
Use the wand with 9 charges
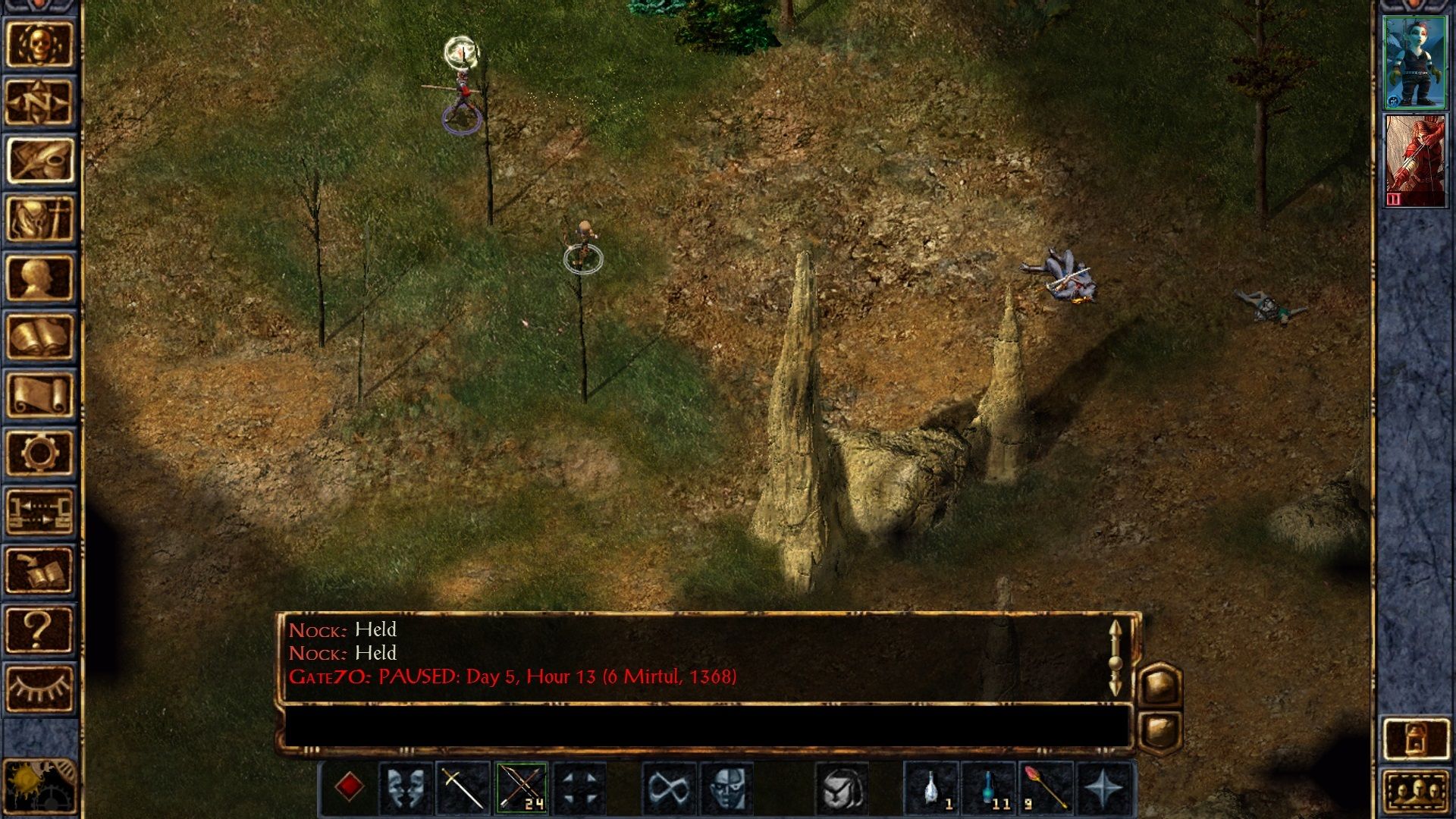pos(1046,787)
